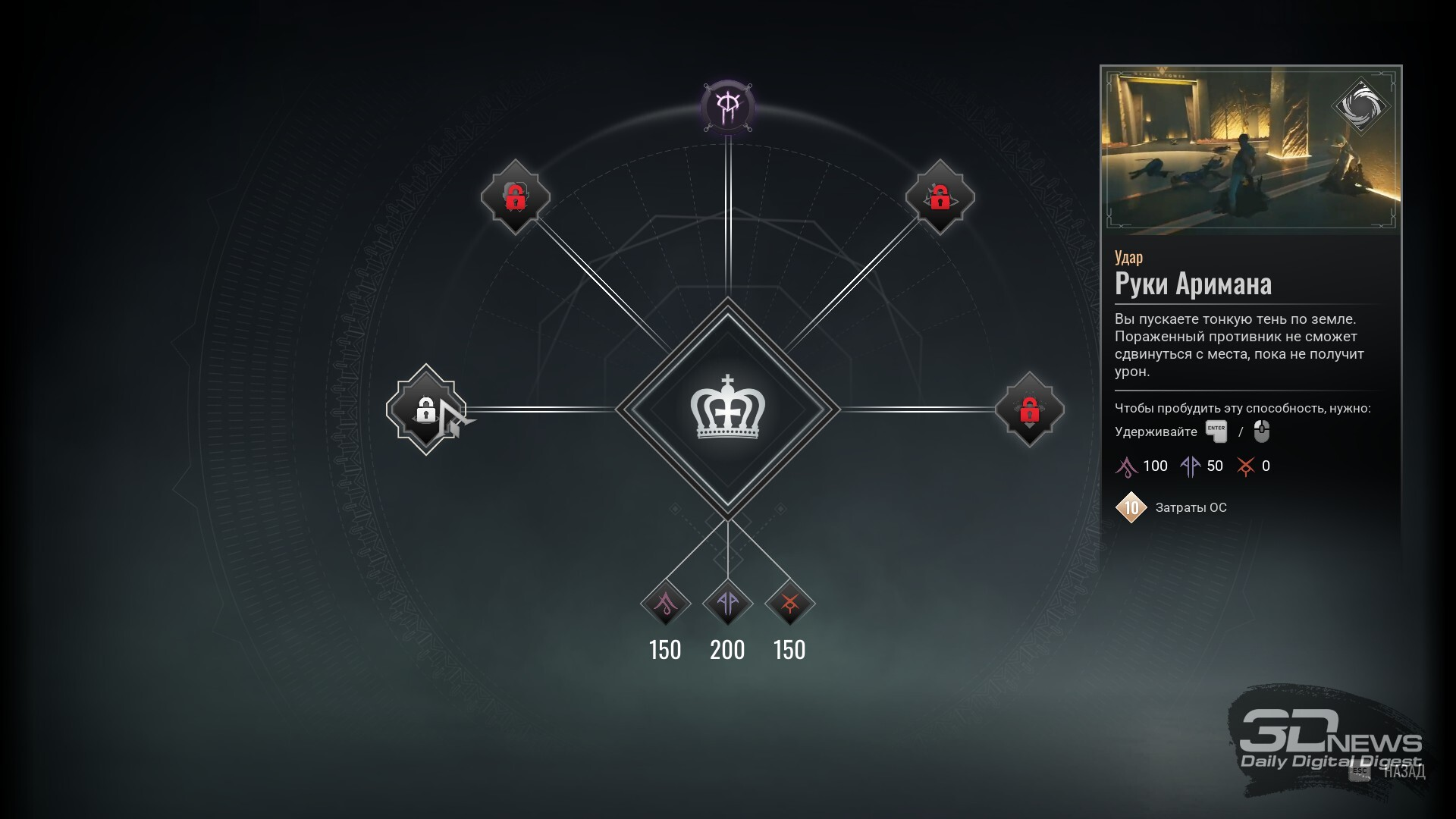Image resolution: width=1456 pixels, height=819 pixels.
Task: Click the Руки Аримана ability preview image
Action: pyautogui.click(x=1250, y=151)
